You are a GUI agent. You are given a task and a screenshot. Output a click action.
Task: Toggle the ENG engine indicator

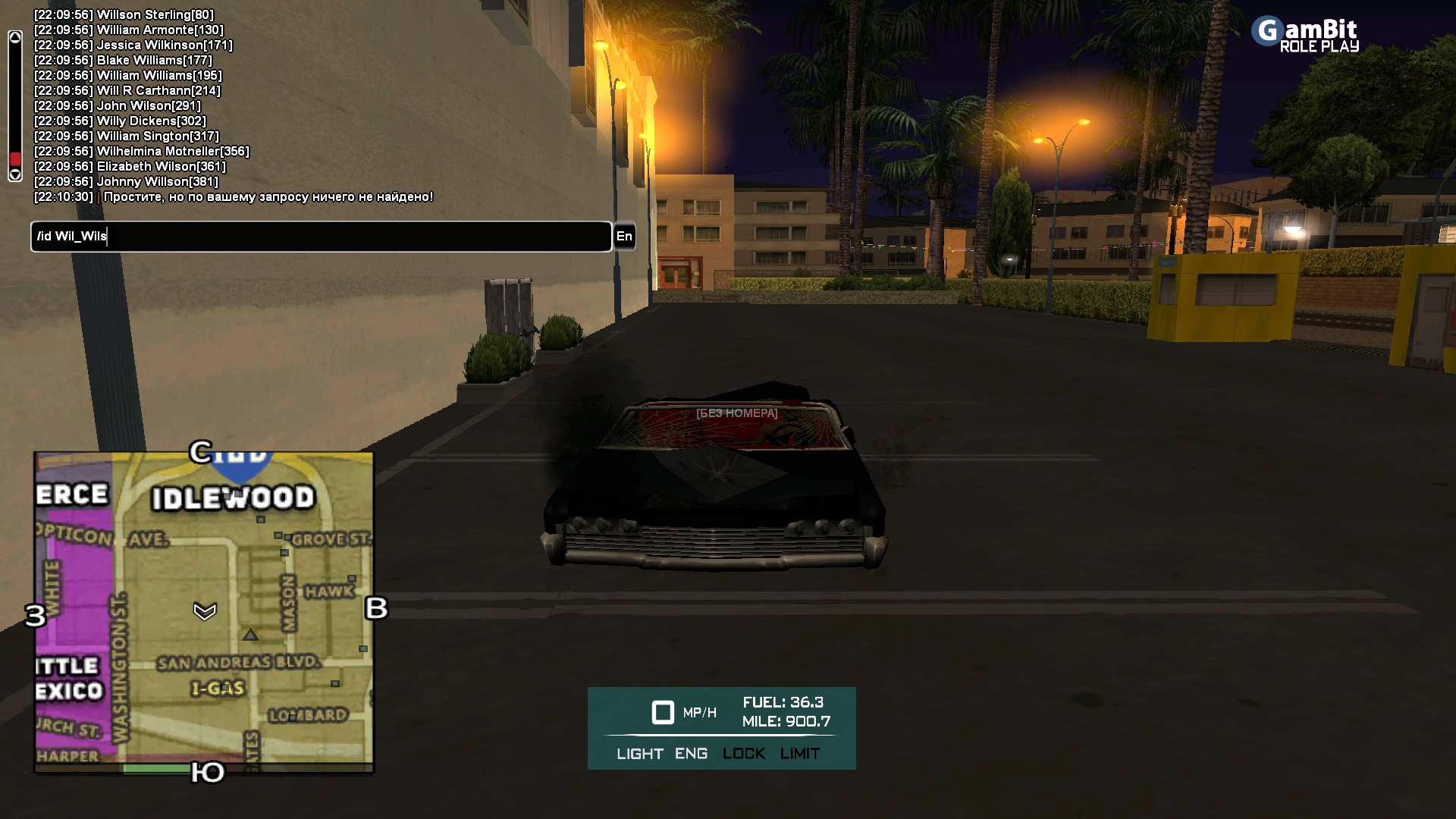(691, 754)
